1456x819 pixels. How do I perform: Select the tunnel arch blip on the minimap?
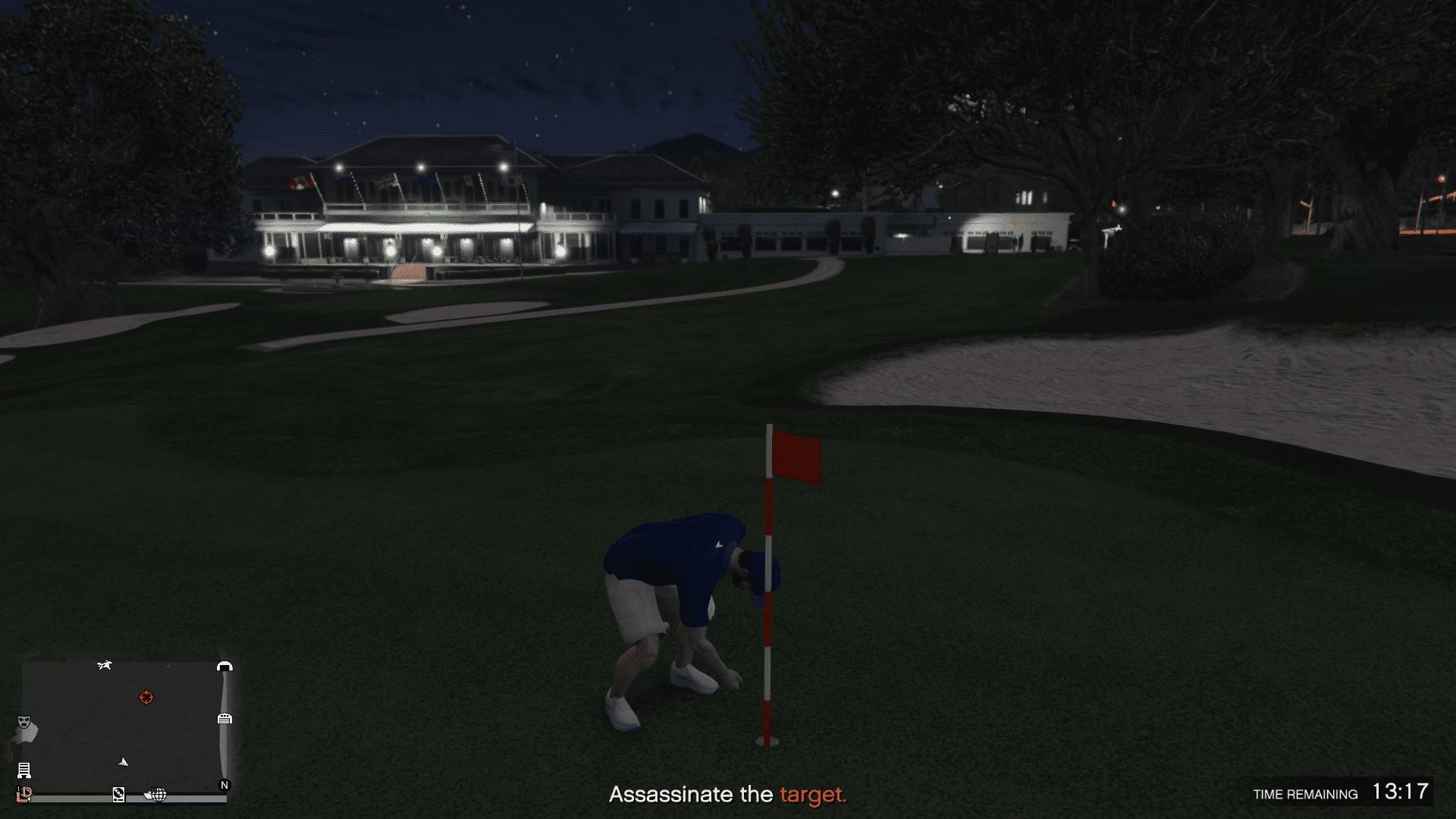point(224,667)
